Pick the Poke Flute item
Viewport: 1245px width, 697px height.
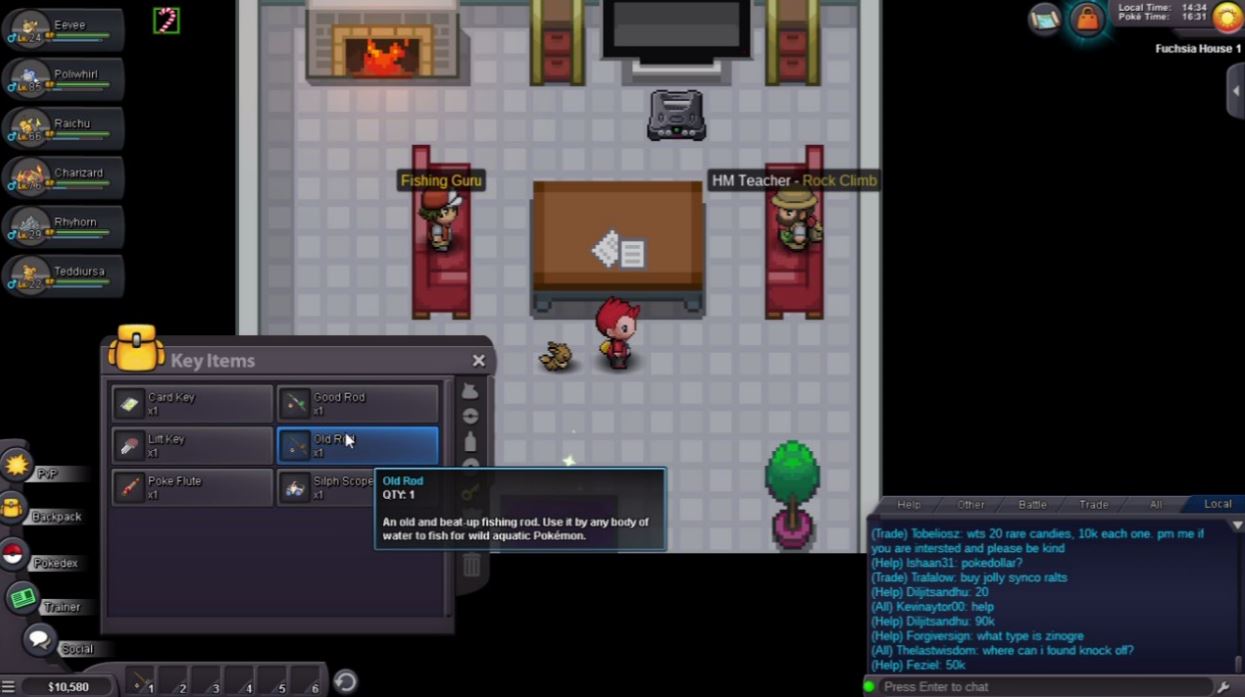coord(192,487)
